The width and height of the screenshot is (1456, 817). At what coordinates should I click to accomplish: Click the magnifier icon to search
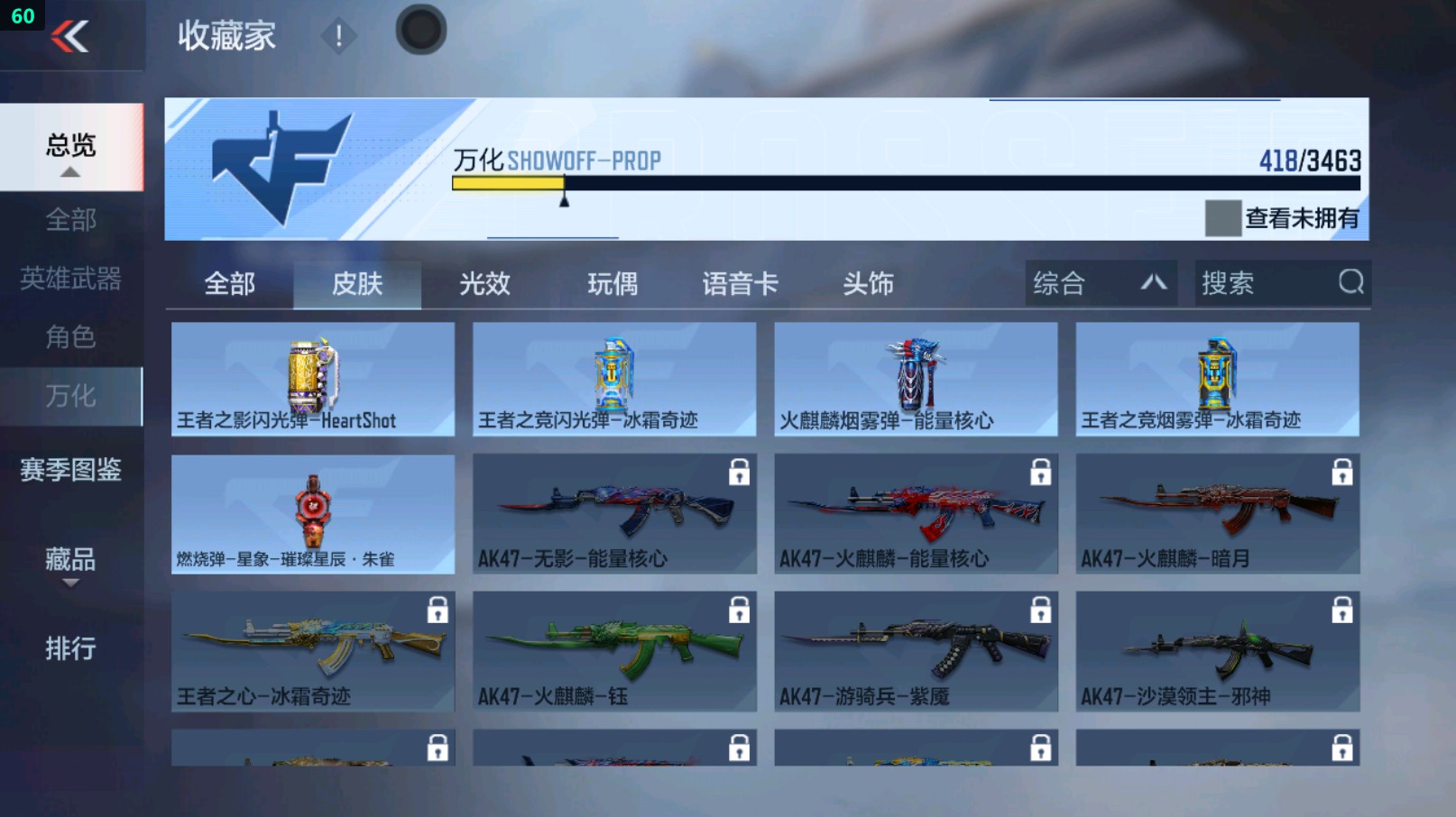(1350, 283)
